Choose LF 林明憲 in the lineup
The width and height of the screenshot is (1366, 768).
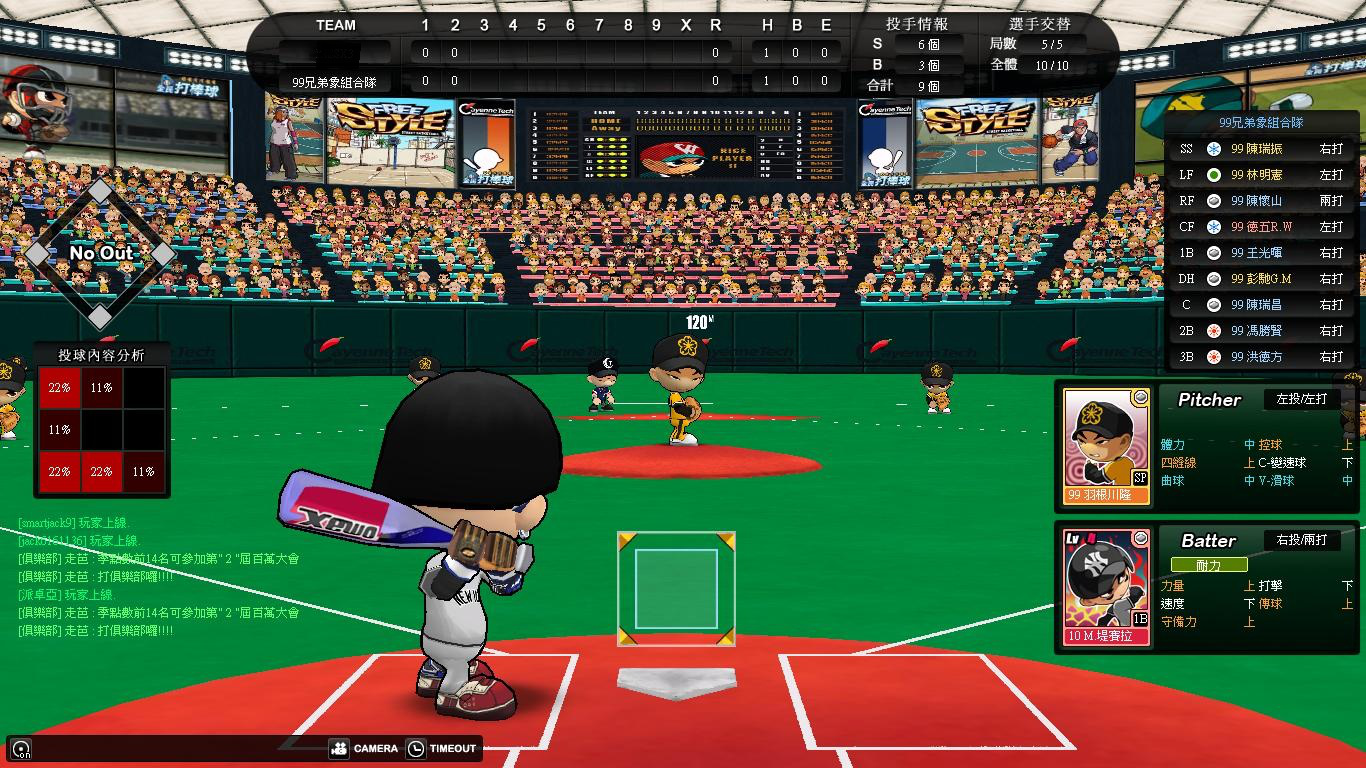click(x=1264, y=175)
